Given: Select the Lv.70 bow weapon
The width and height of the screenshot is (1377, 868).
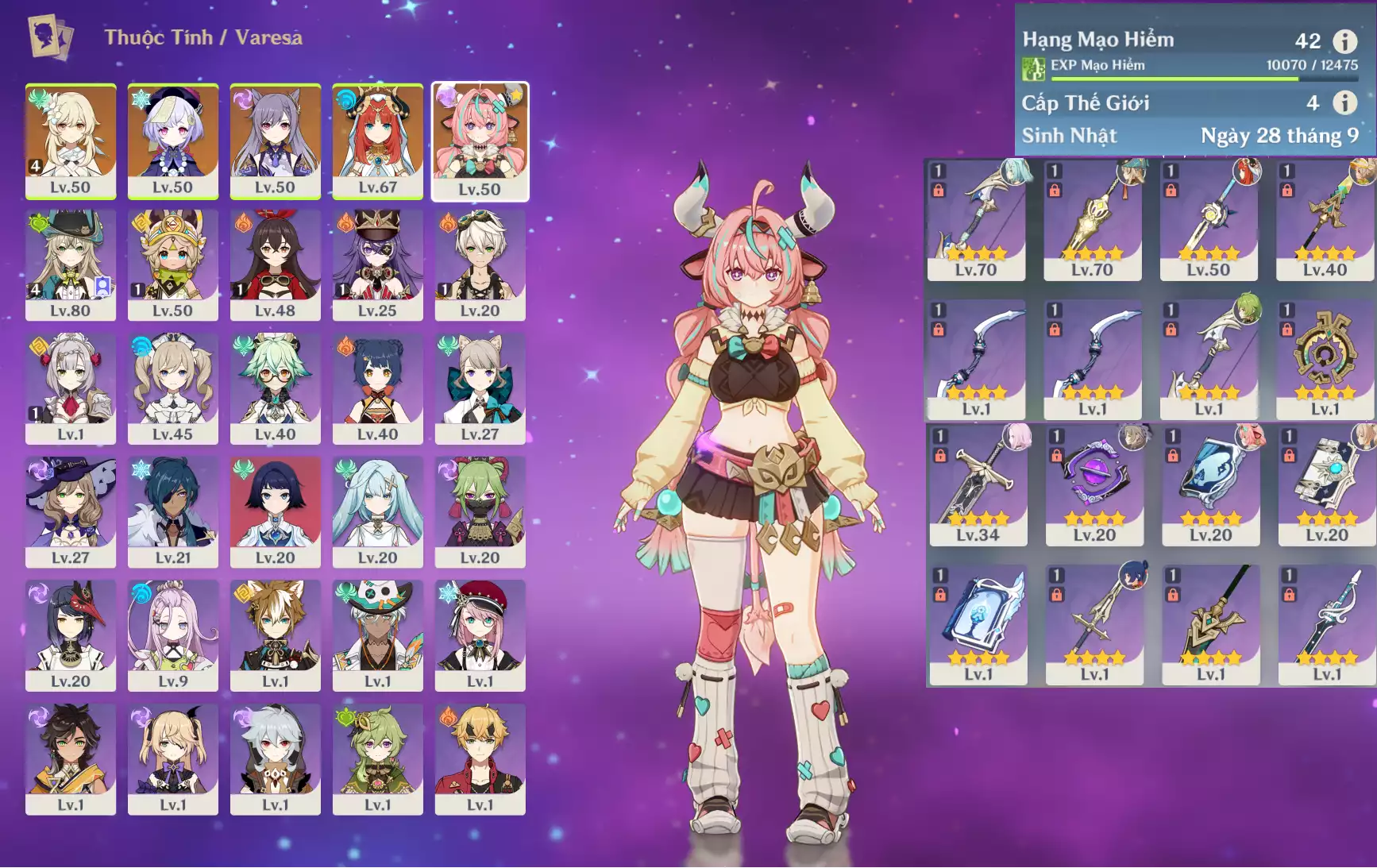Looking at the screenshot, I should 976,220.
